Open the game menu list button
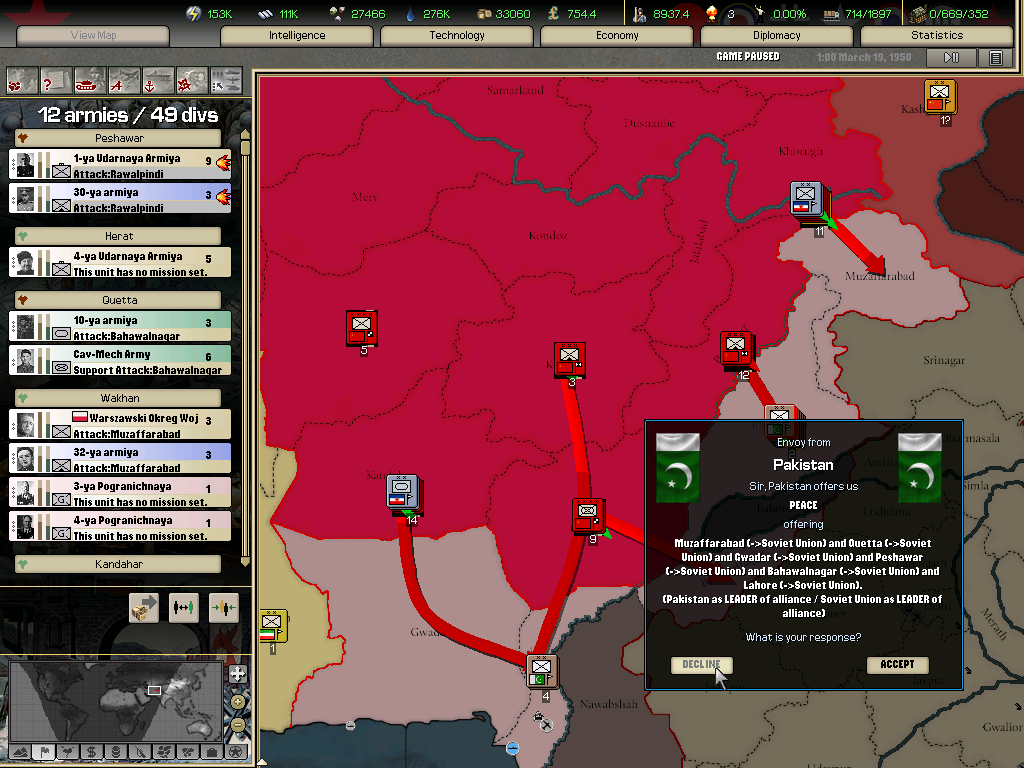Image resolution: width=1024 pixels, height=768 pixels. coord(995,58)
